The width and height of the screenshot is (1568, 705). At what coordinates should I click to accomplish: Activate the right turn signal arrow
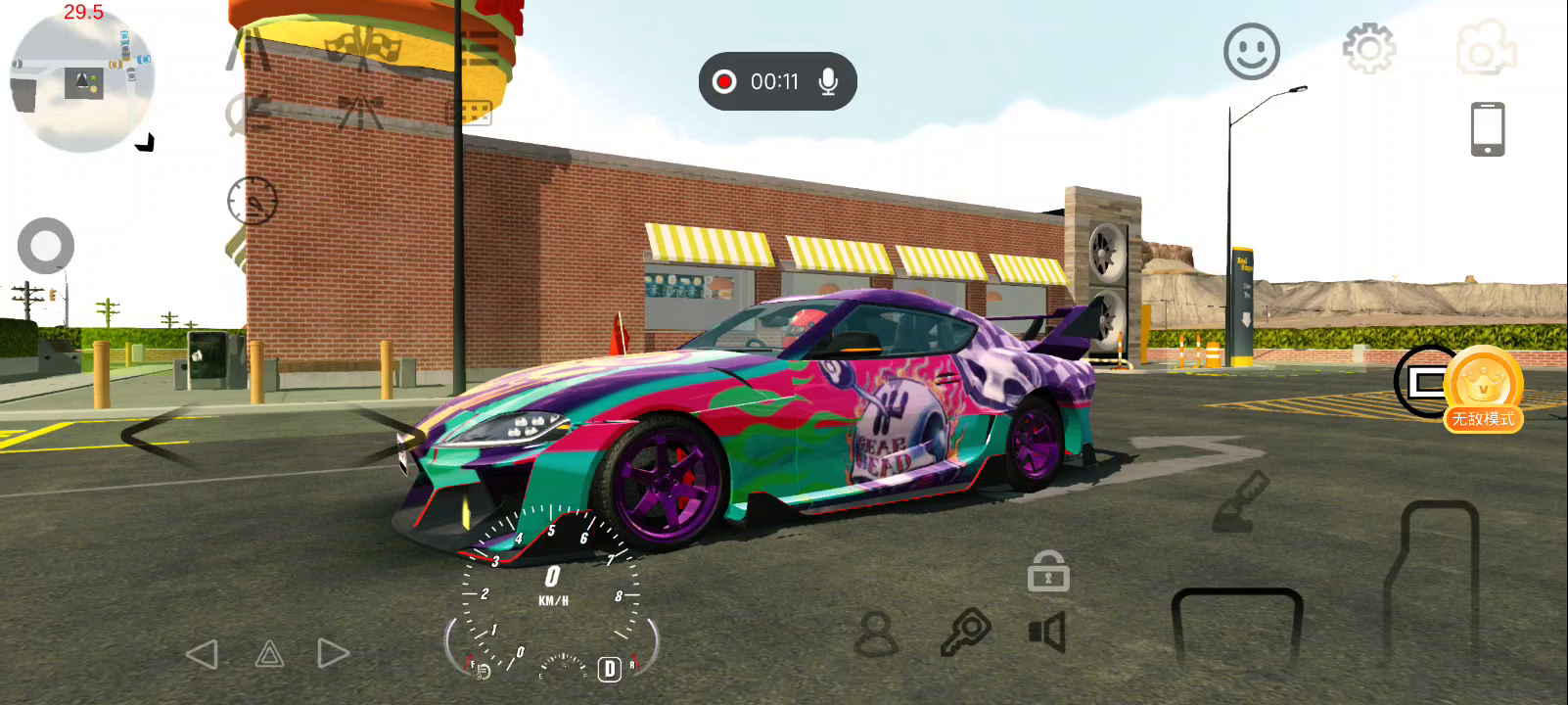click(333, 654)
